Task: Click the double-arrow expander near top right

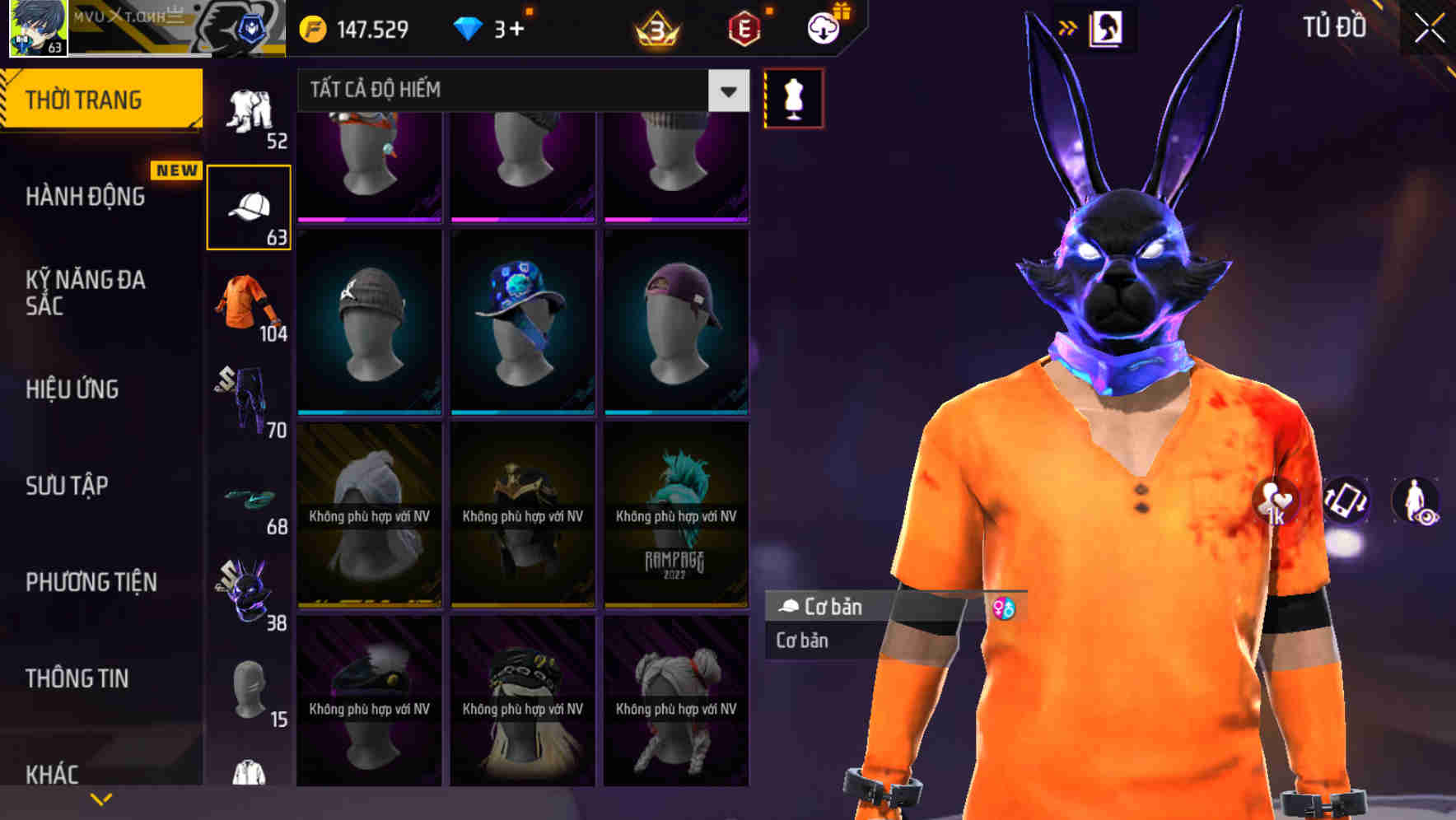Action: [x=1069, y=26]
